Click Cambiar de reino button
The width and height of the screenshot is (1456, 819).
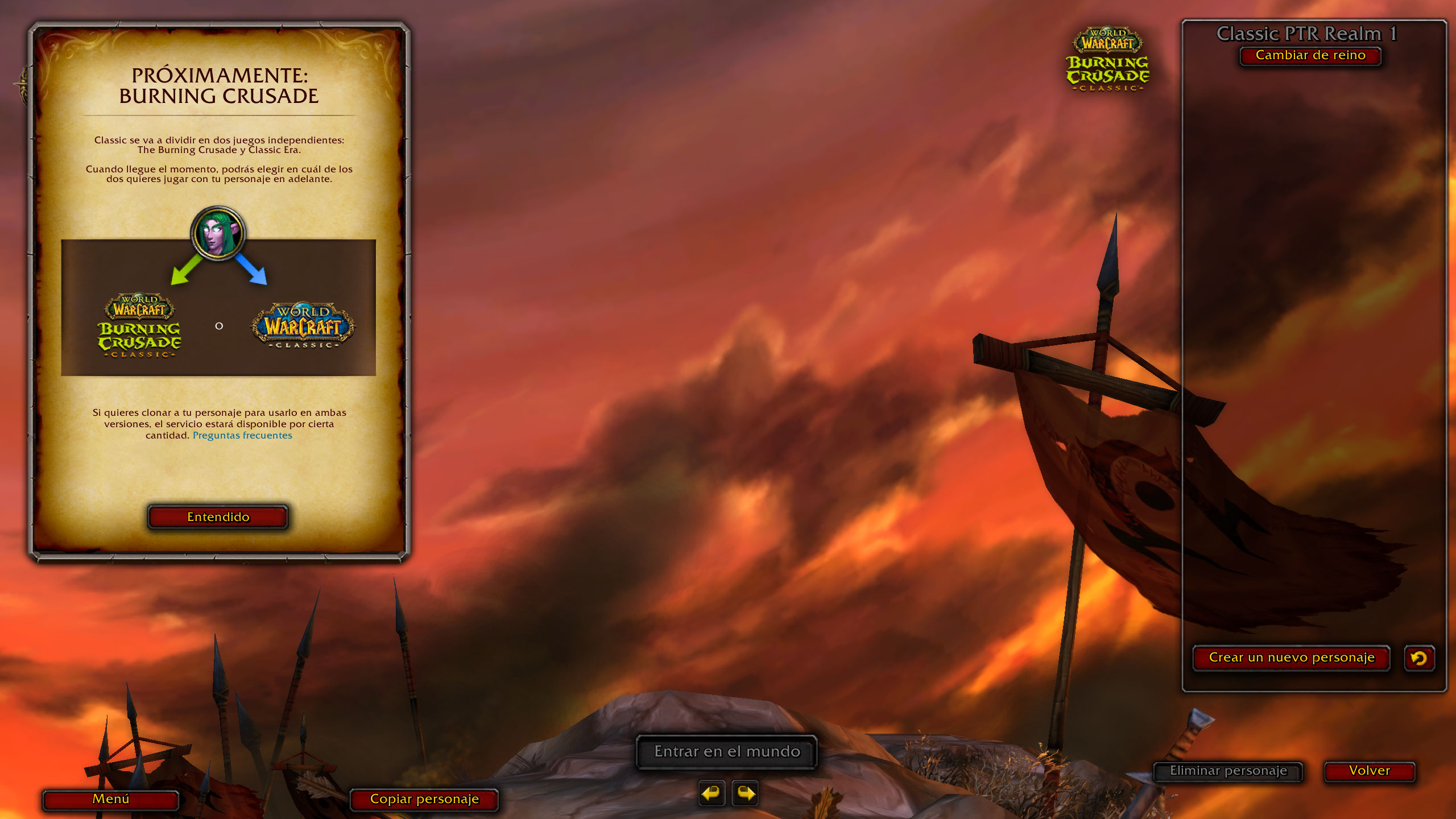tap(1310, 56)
